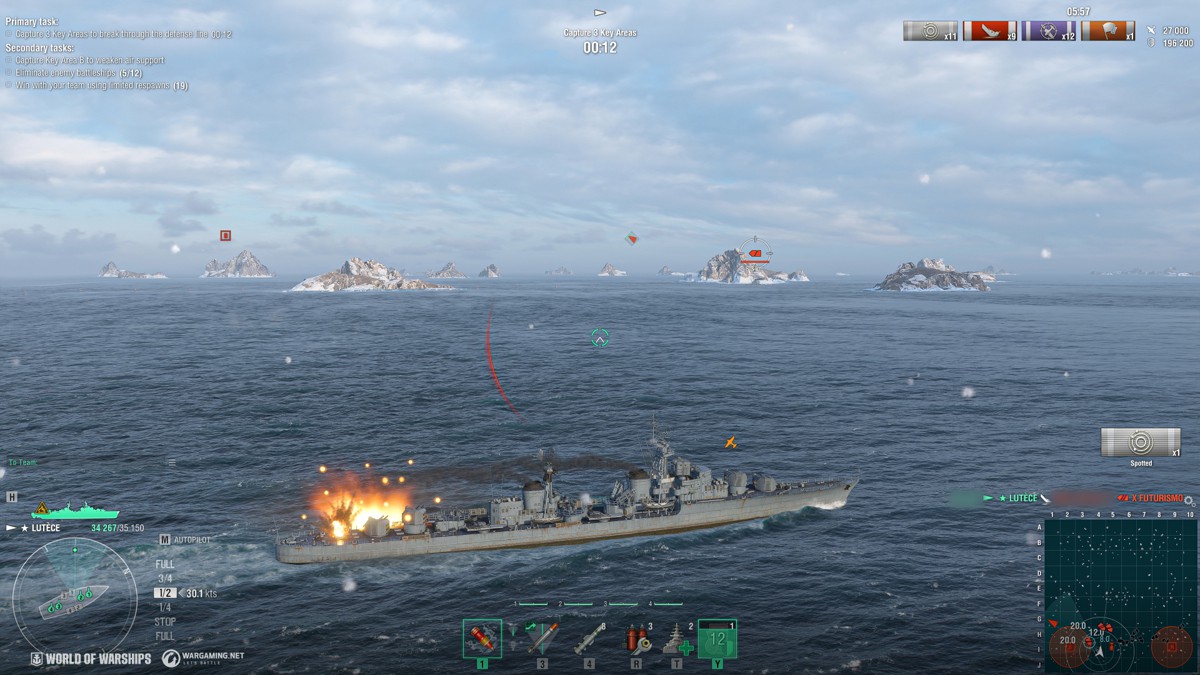Click the orange flag ribbon counter x1
1200x675 pixels.
pyautogui.click(x=1107, y=31)
